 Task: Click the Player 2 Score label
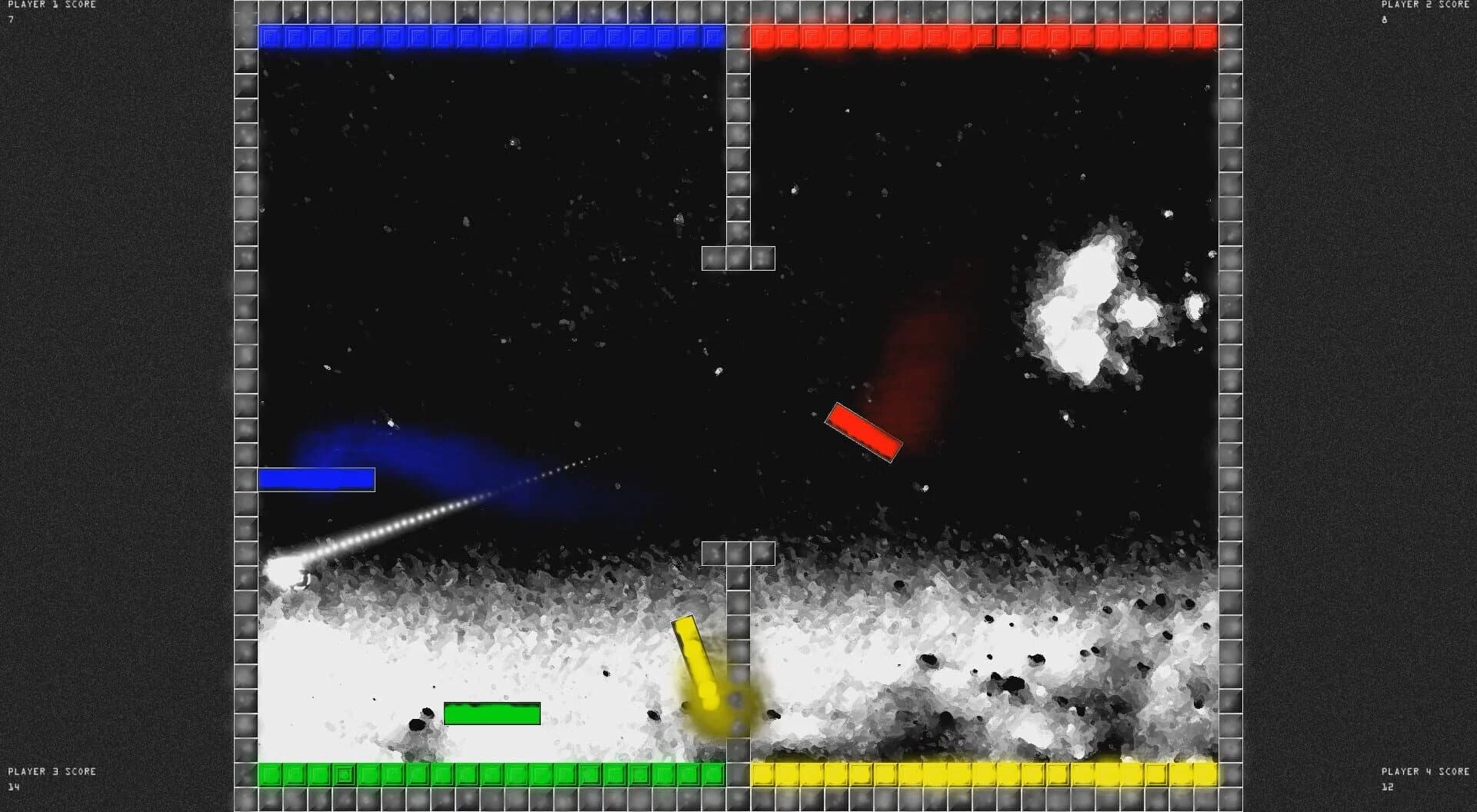point(1427,4)
